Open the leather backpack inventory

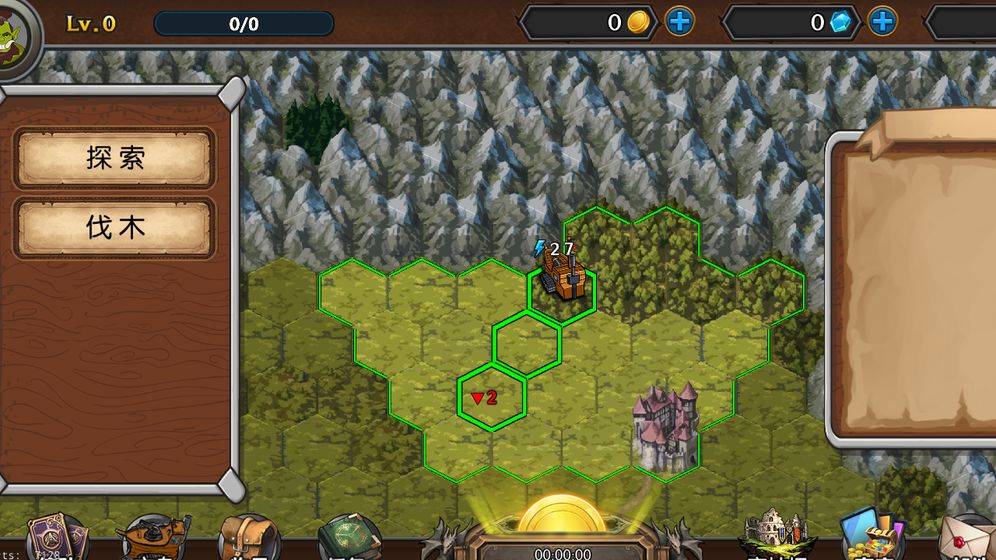point(248,537)
